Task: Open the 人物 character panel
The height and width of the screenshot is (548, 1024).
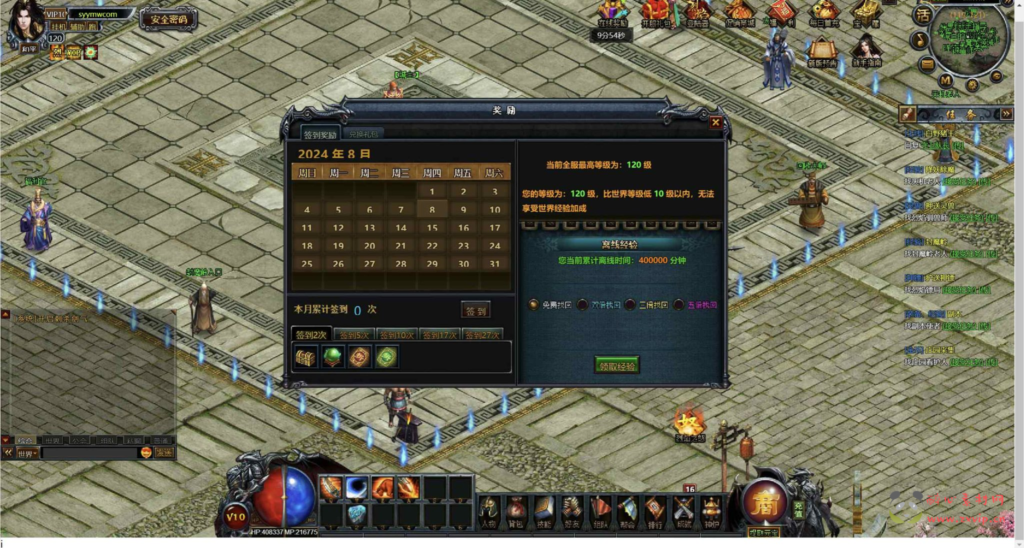Action: click(x=489, y=508)
